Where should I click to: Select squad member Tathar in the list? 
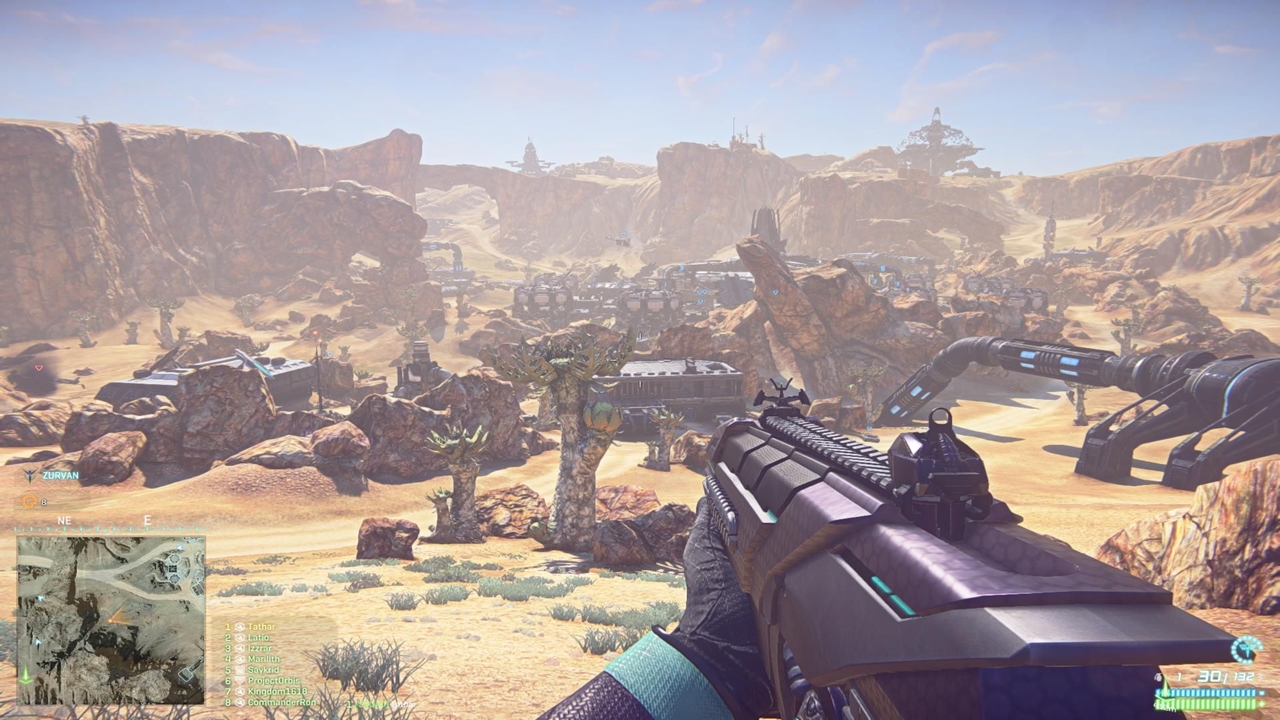[262, 627]
